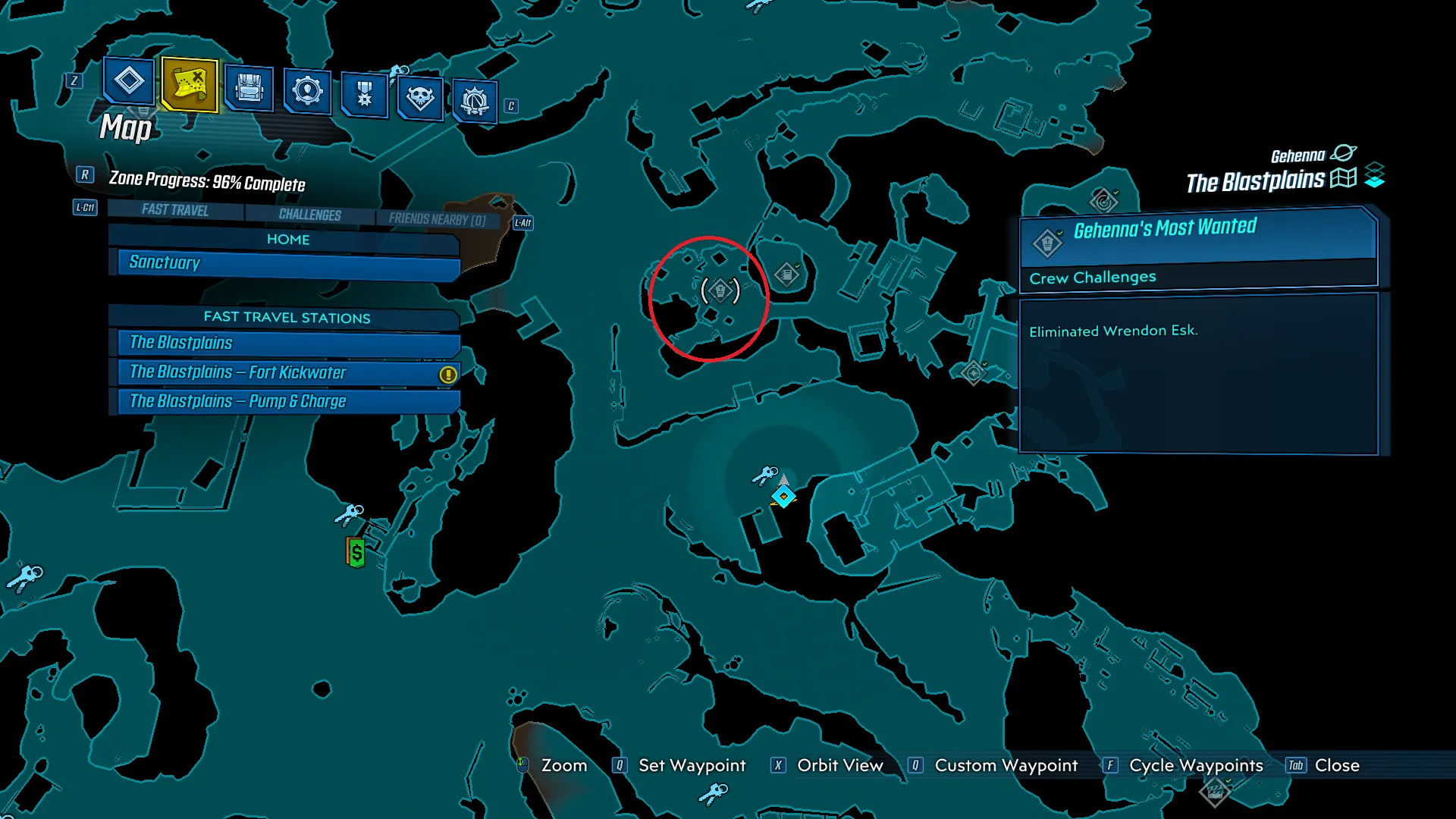Click the player position marker on map
This screenshot has width=1456, height=819.
783,497
